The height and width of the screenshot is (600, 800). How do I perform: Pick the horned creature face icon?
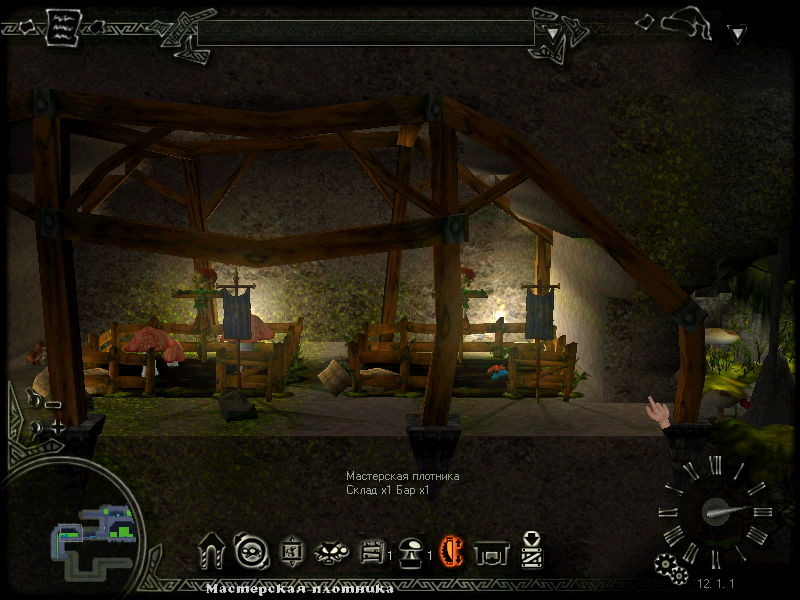(328, 551)
